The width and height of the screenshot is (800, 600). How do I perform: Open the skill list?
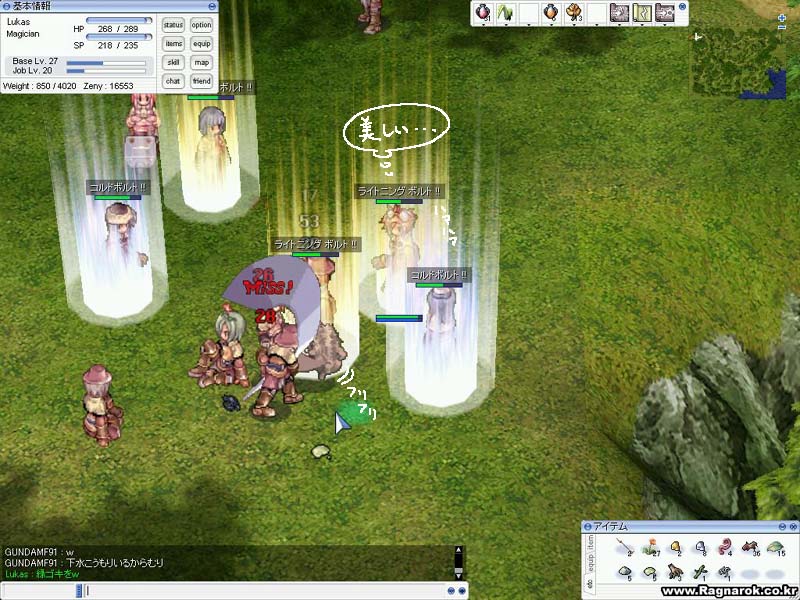point(173,62)
